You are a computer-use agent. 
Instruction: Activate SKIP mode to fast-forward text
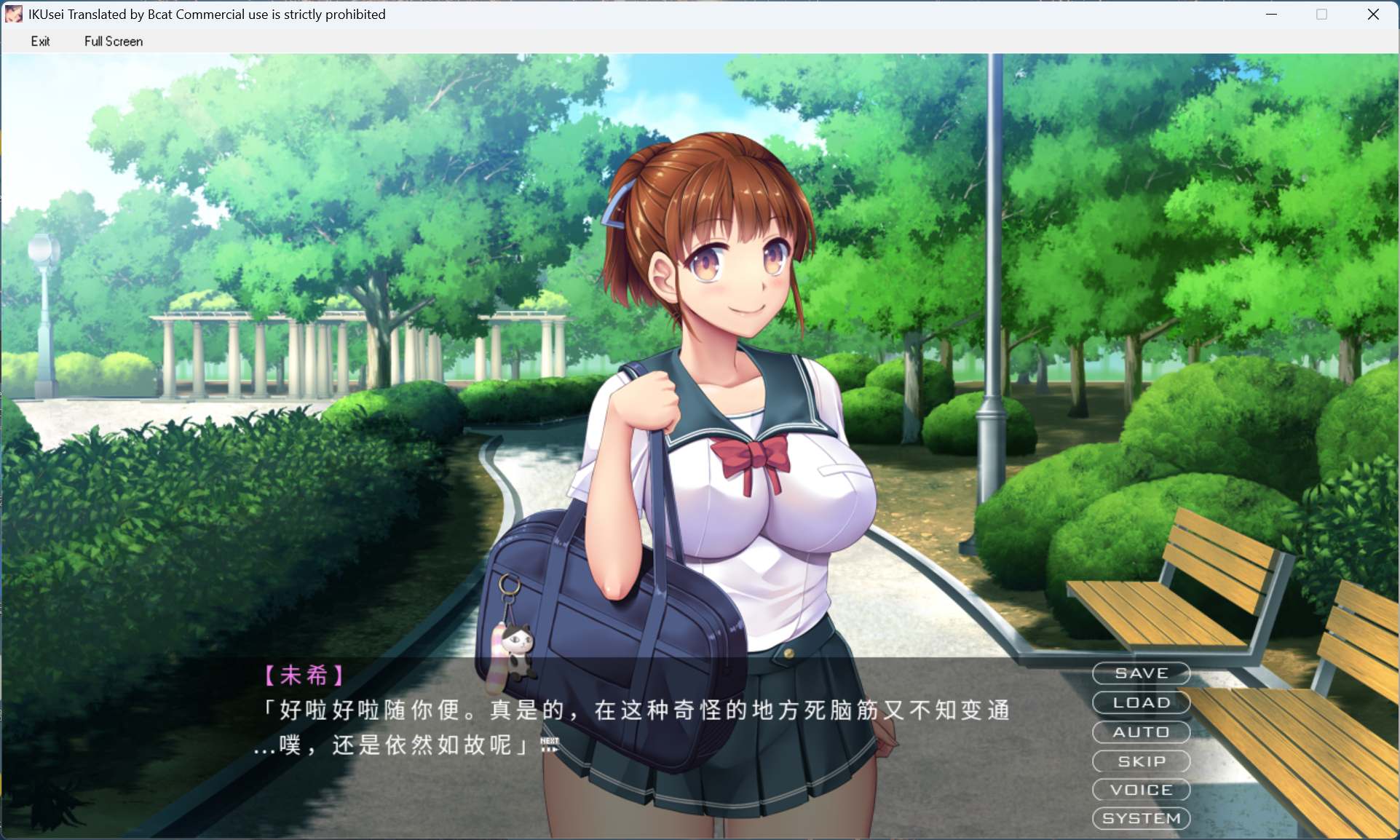pos(1140,761)
